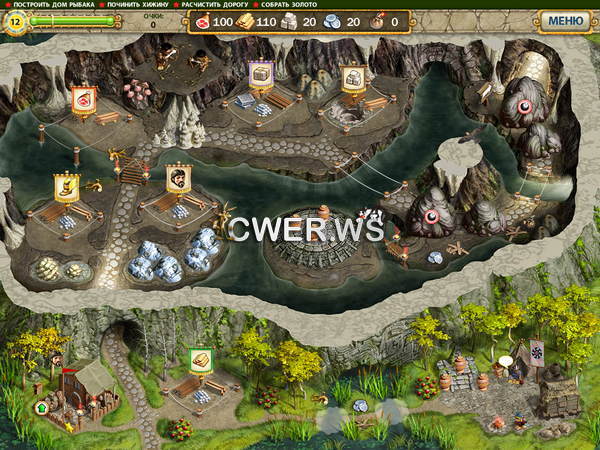Select the white stone-blocks build-site banner

(x=351, y=77)
